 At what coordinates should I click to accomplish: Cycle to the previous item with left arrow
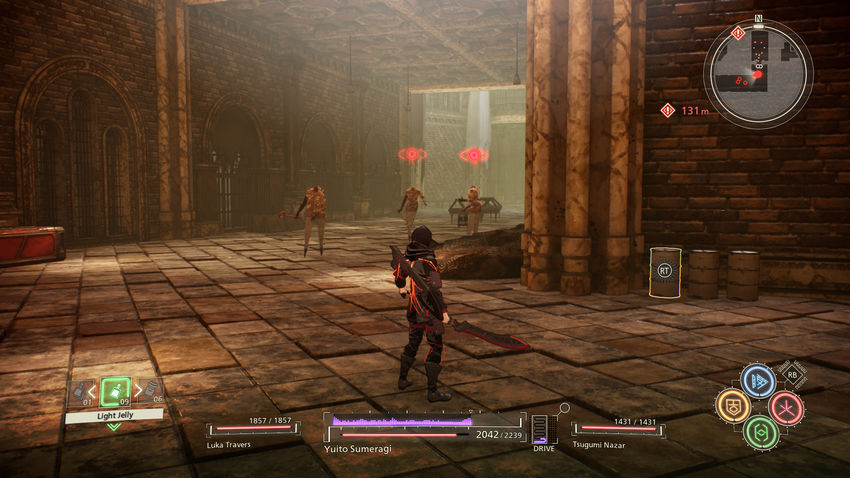(93, 391)
